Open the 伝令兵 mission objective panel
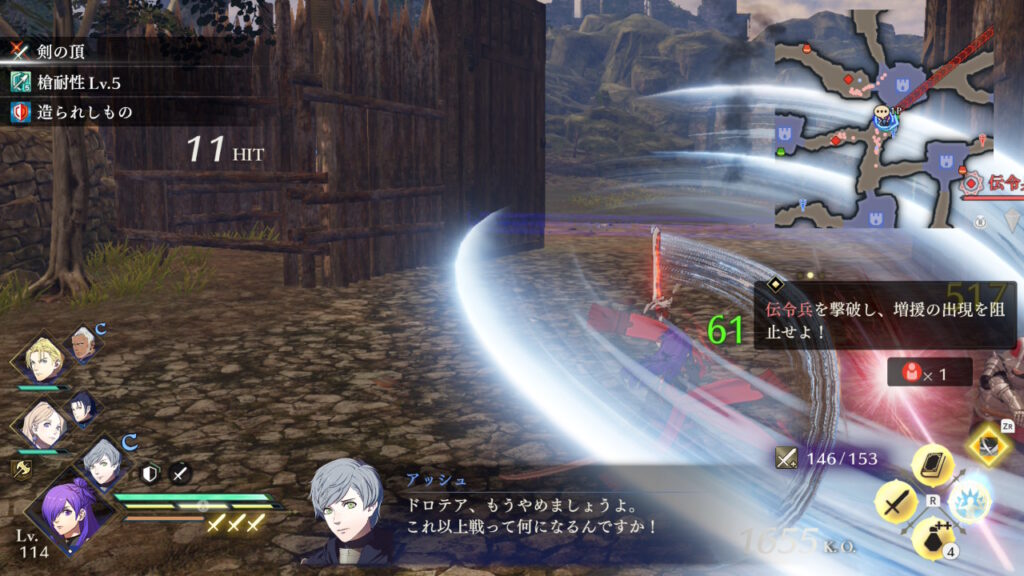Screen dimensions: 1024x576 [x=885, y=314]
